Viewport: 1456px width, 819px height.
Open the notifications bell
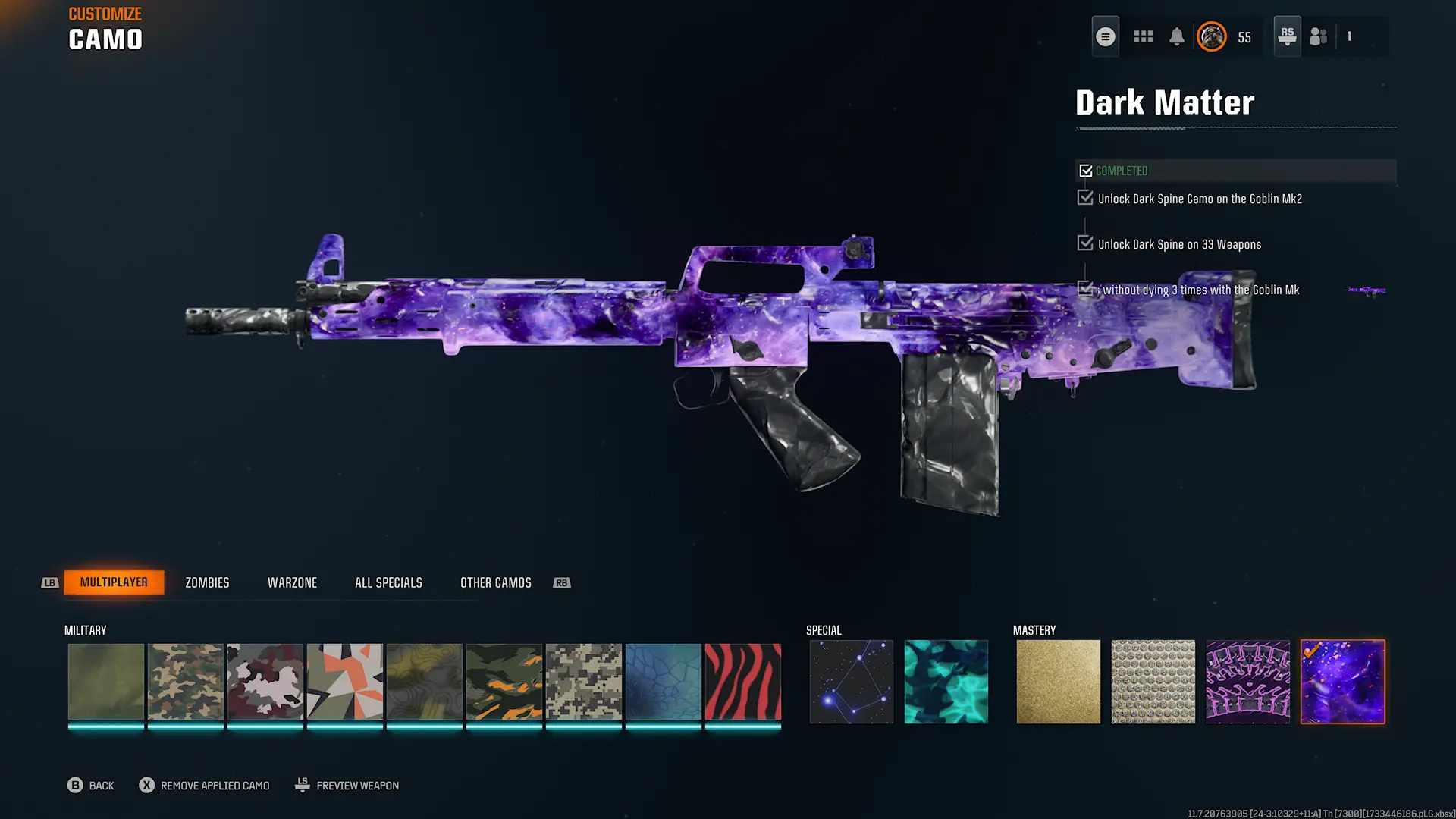(x=1176, y=36)
